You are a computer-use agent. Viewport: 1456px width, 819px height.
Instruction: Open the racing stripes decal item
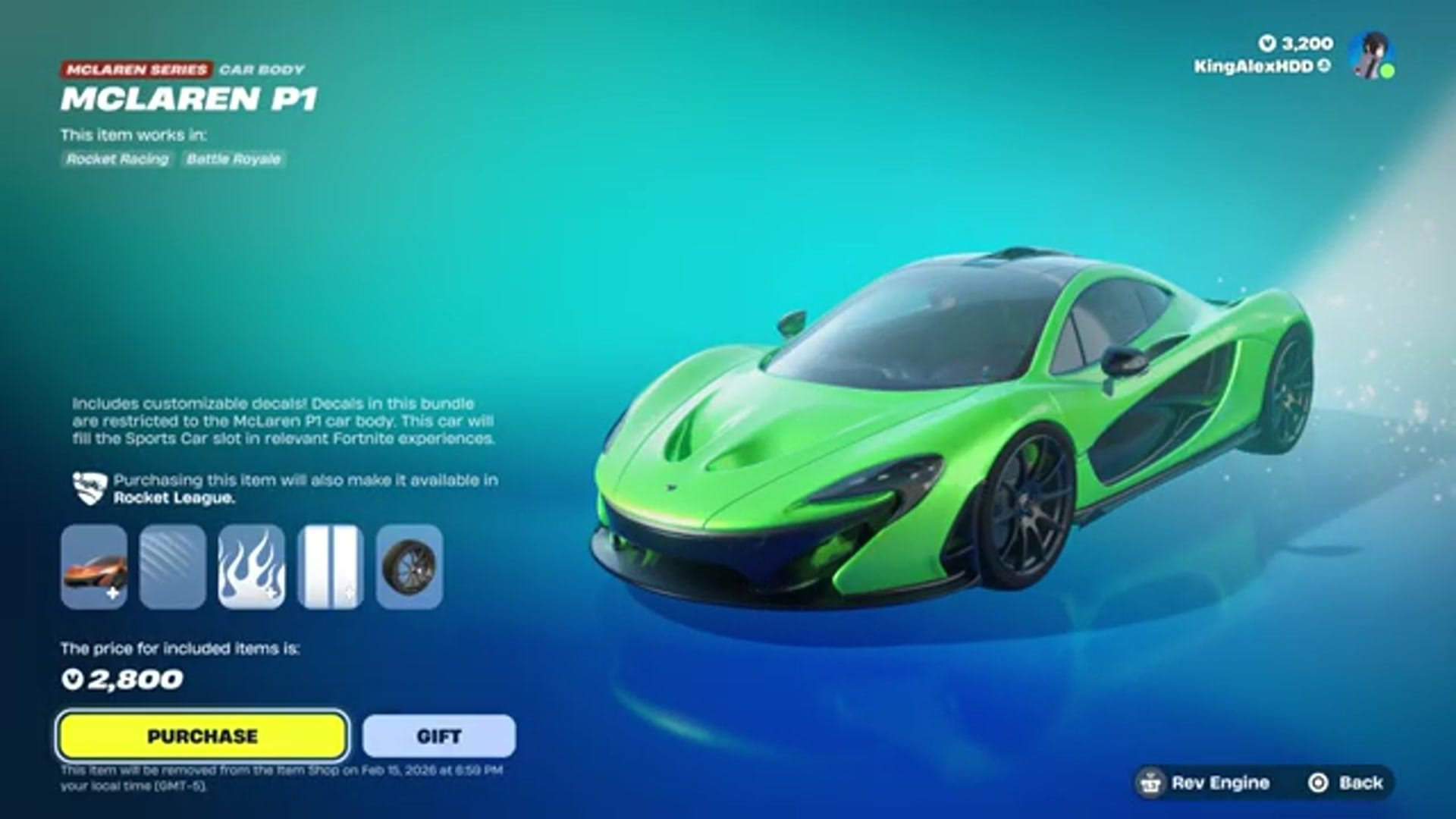(x=329, y=565)
